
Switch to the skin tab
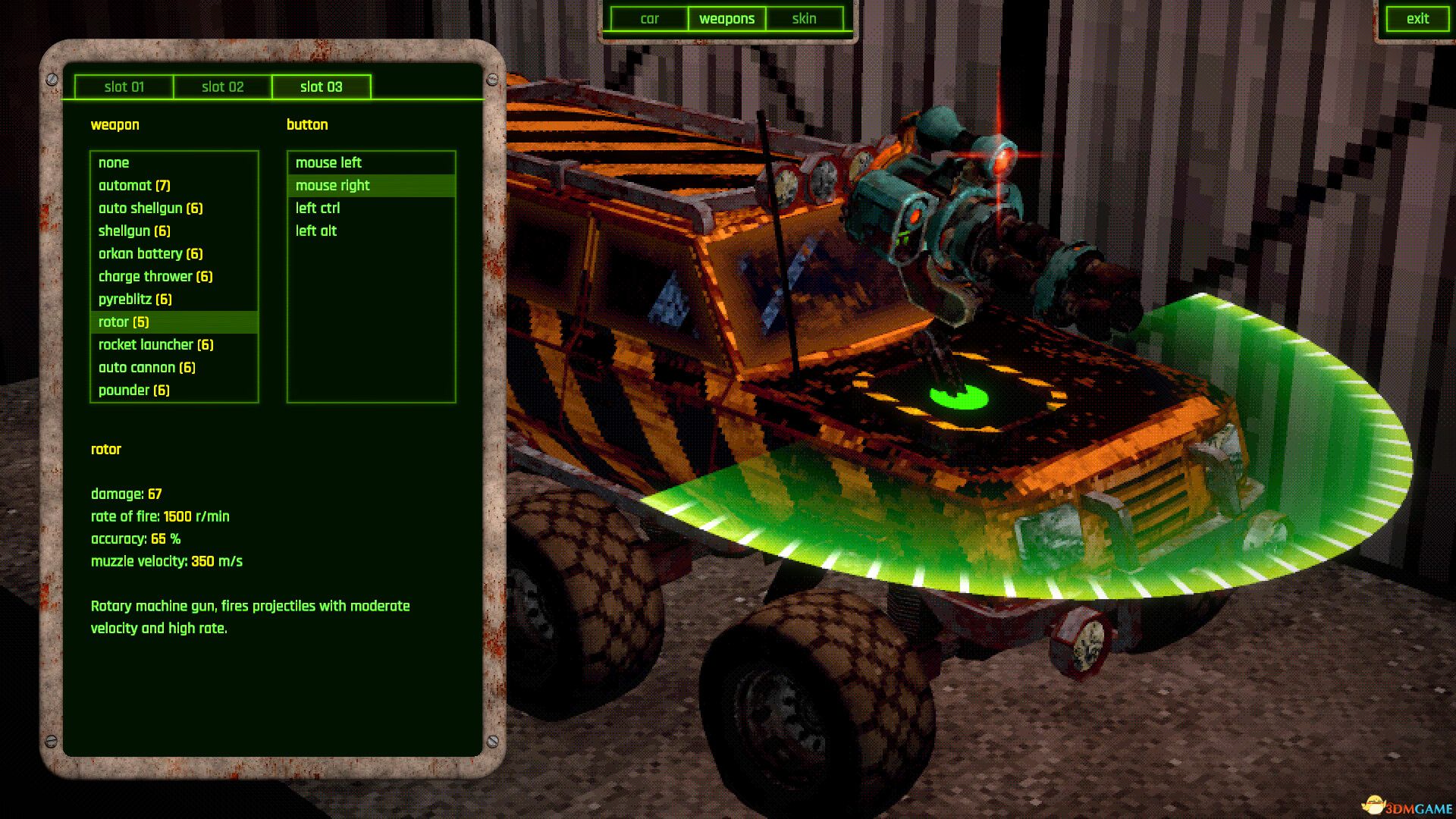point(804,18)
